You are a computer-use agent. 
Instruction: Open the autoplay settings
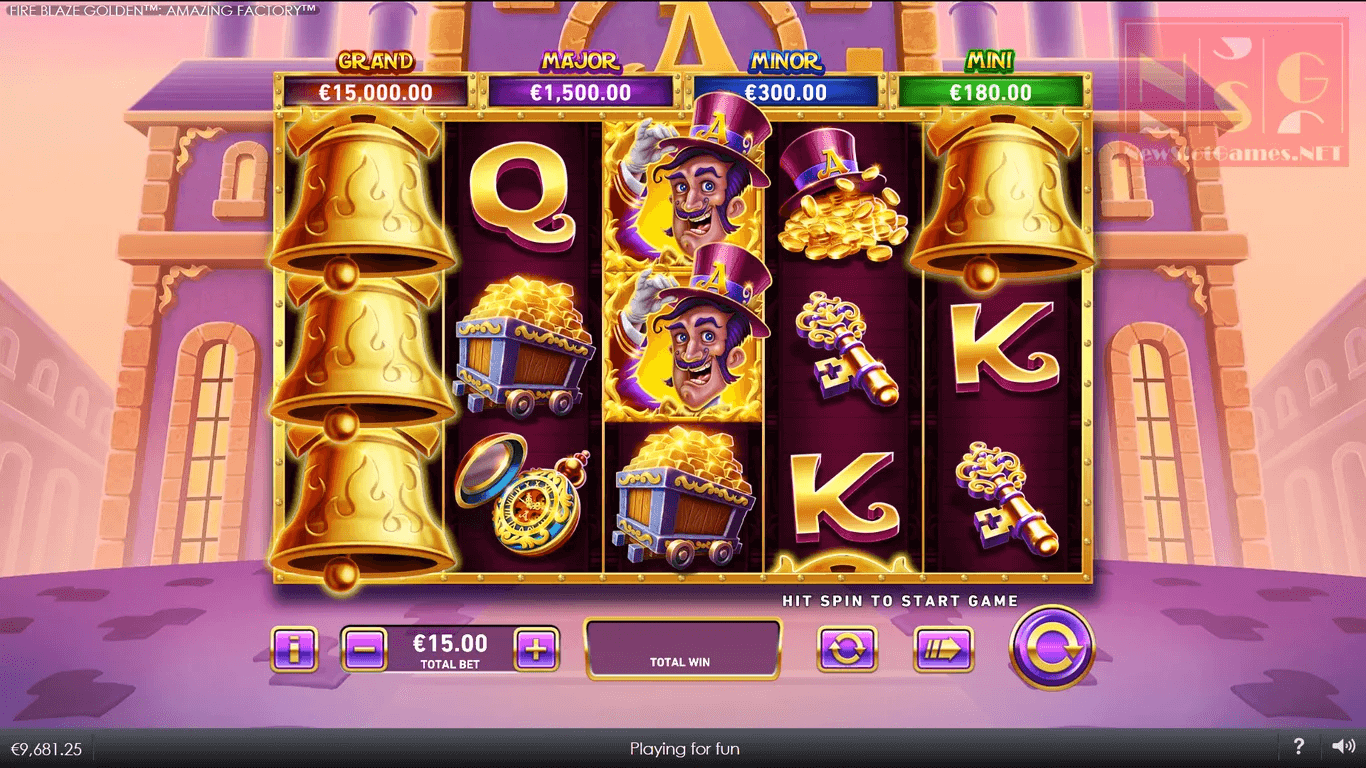coord(846,650)
